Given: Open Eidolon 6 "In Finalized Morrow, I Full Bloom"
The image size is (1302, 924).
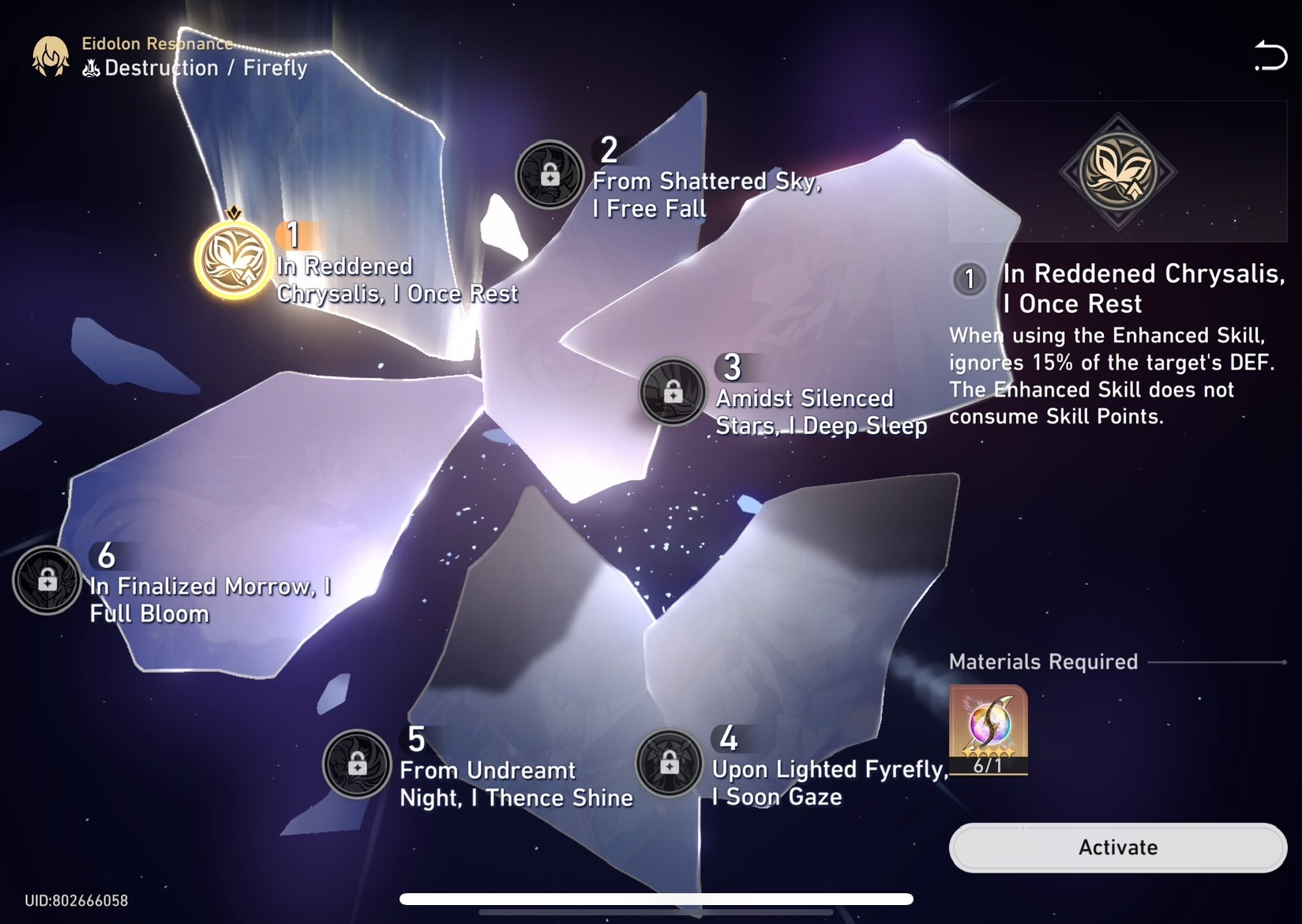Looking at the screenshot, I should [47, 580].
